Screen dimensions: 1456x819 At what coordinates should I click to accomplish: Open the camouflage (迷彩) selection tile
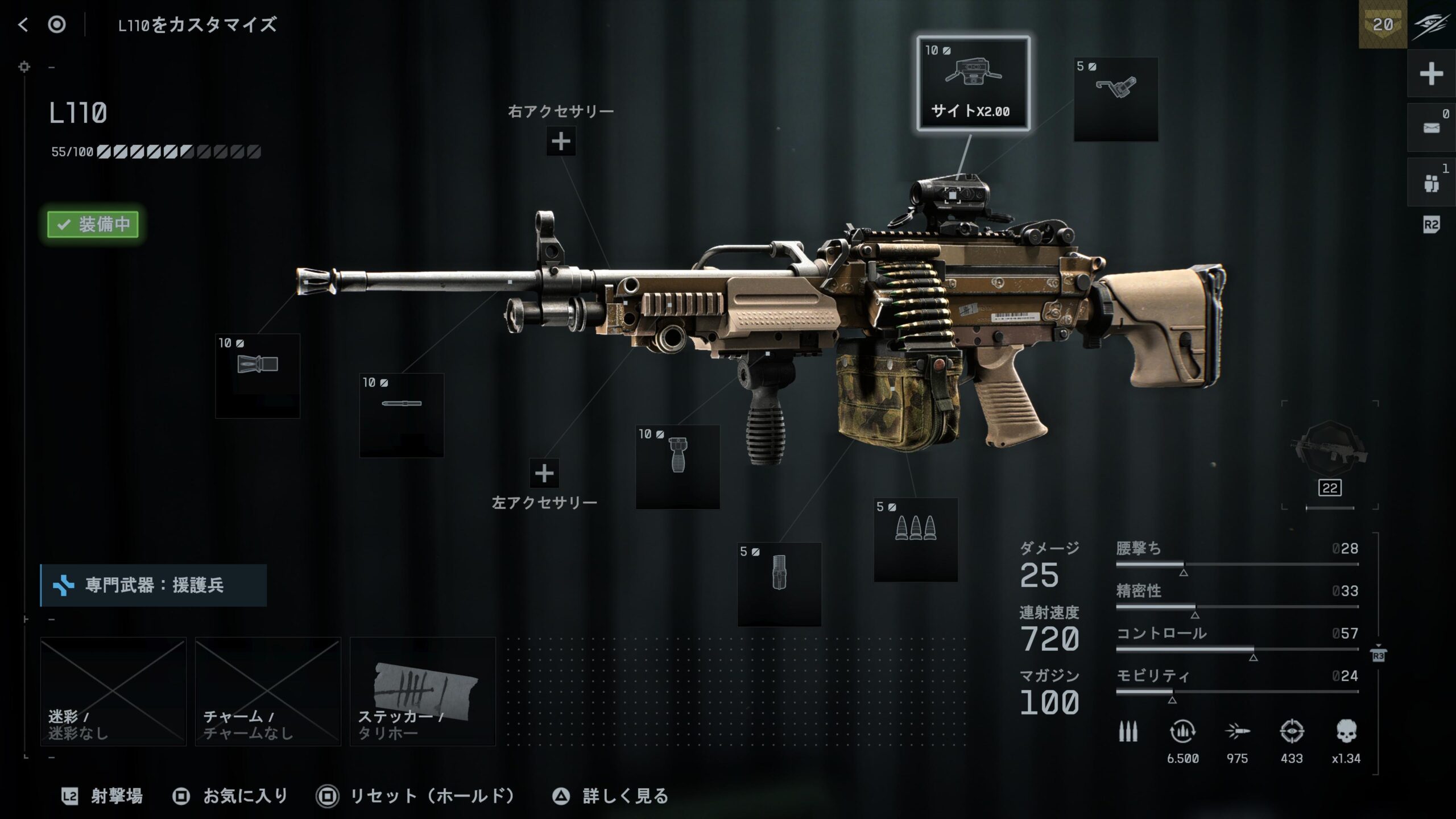(x=113, y=691)
